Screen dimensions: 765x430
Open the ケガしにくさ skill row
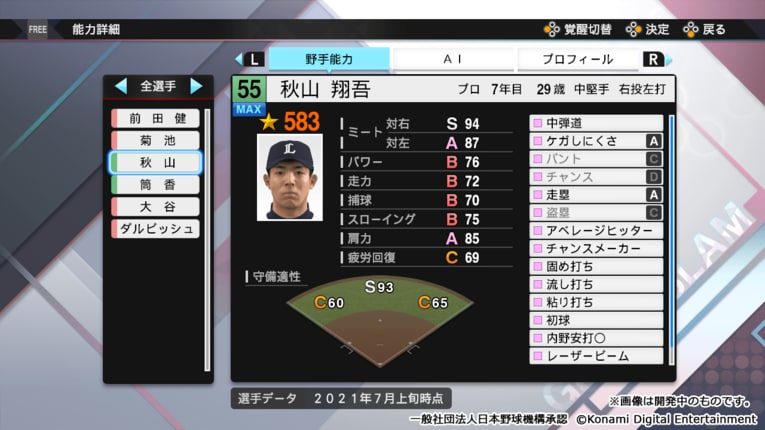(x=596, y=141)
